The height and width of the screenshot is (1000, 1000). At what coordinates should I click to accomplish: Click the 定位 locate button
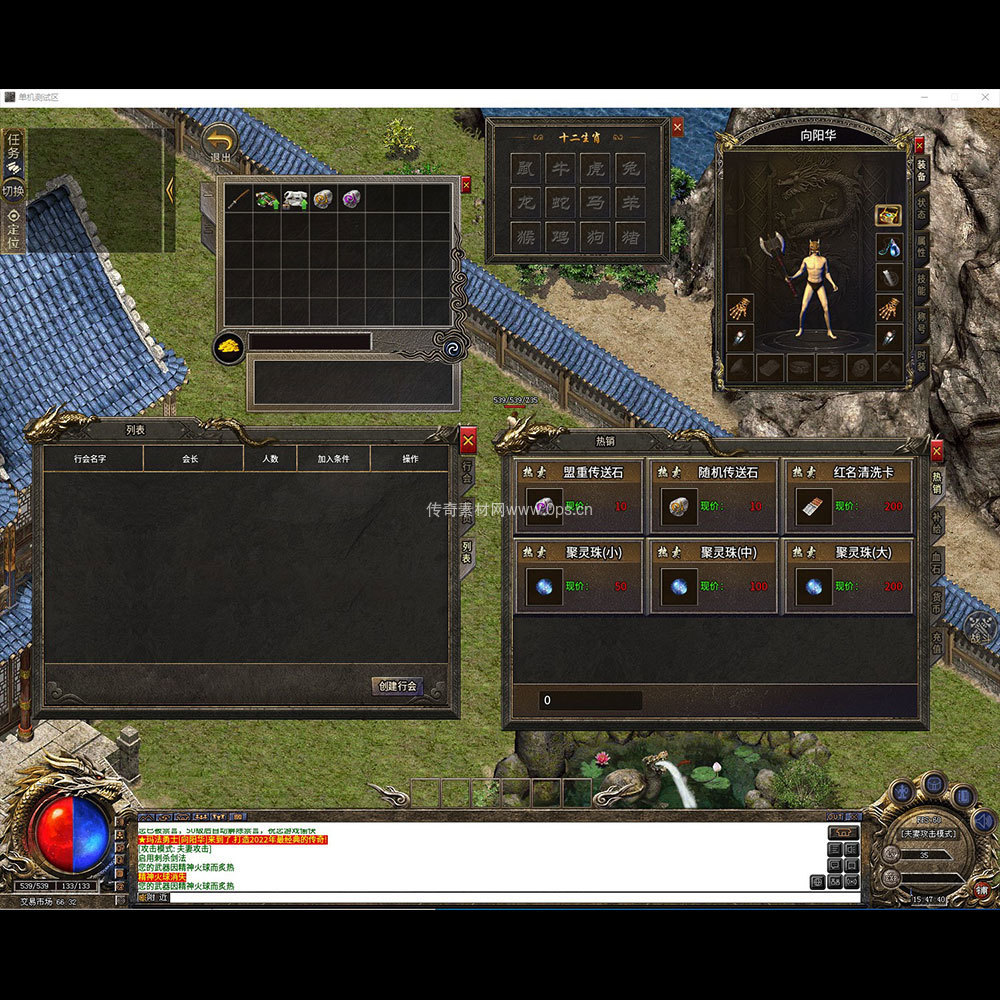pyautogui.click(x=14, y=222)
